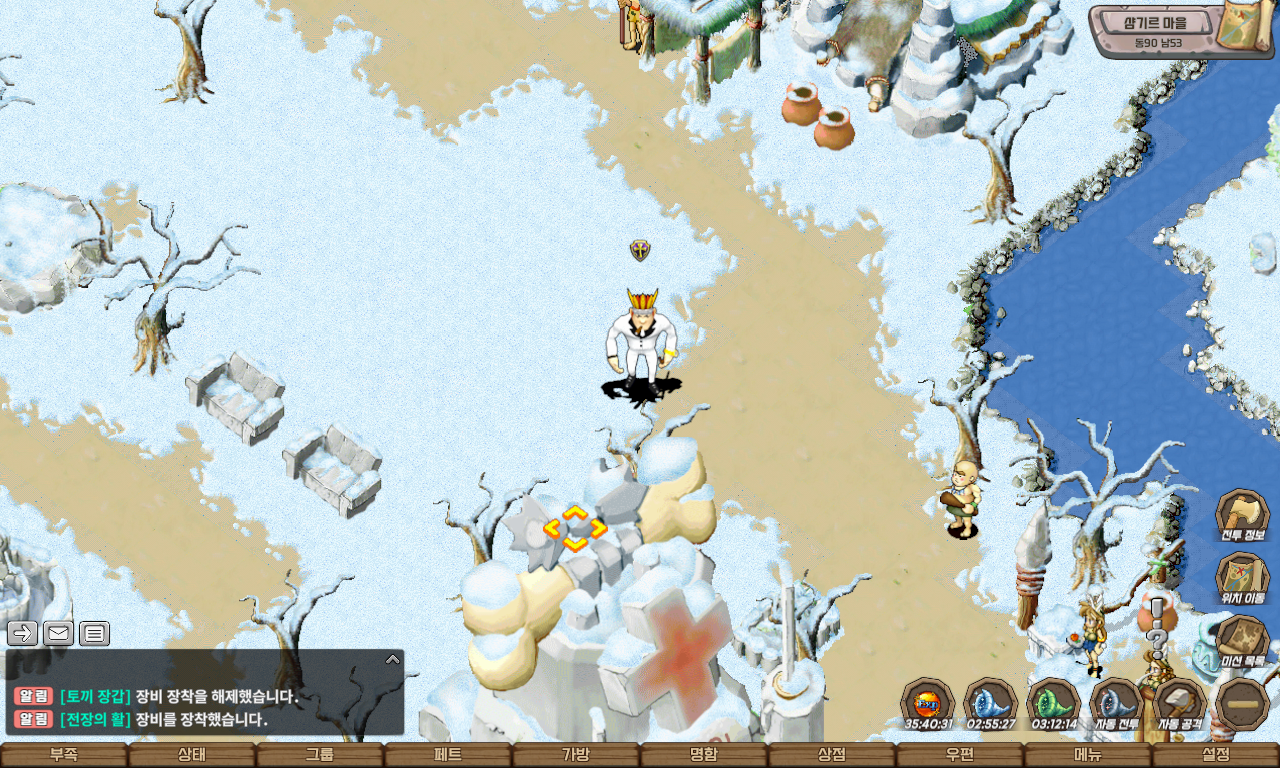1280x768 pixels.
Task: Toggle 자동 공격 auto attack
Action: pos(1179,703)
